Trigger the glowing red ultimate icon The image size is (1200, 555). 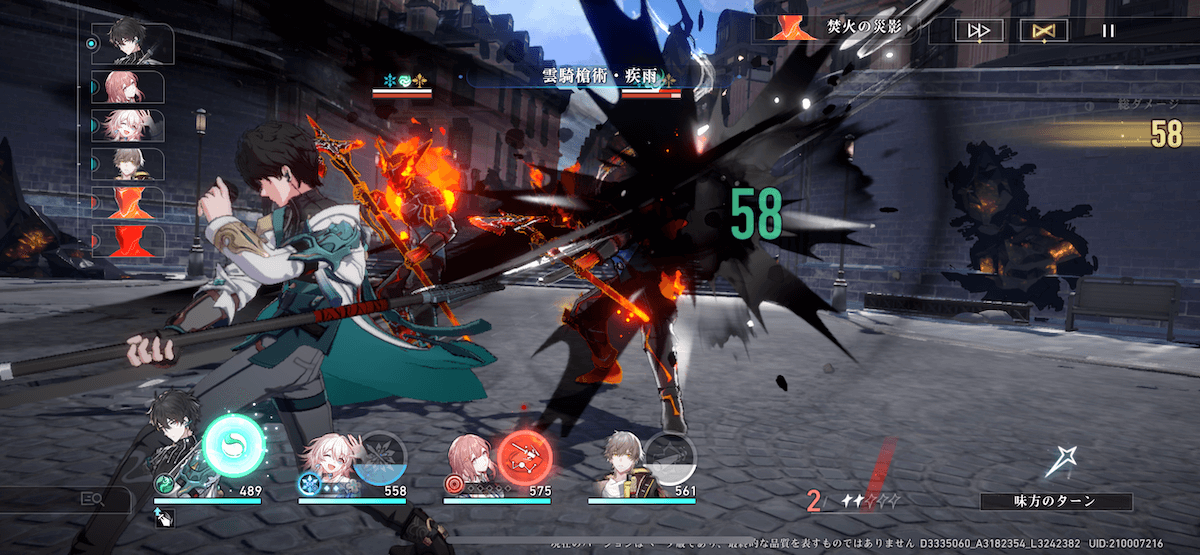pyautogui.click(x=525, y=458)
